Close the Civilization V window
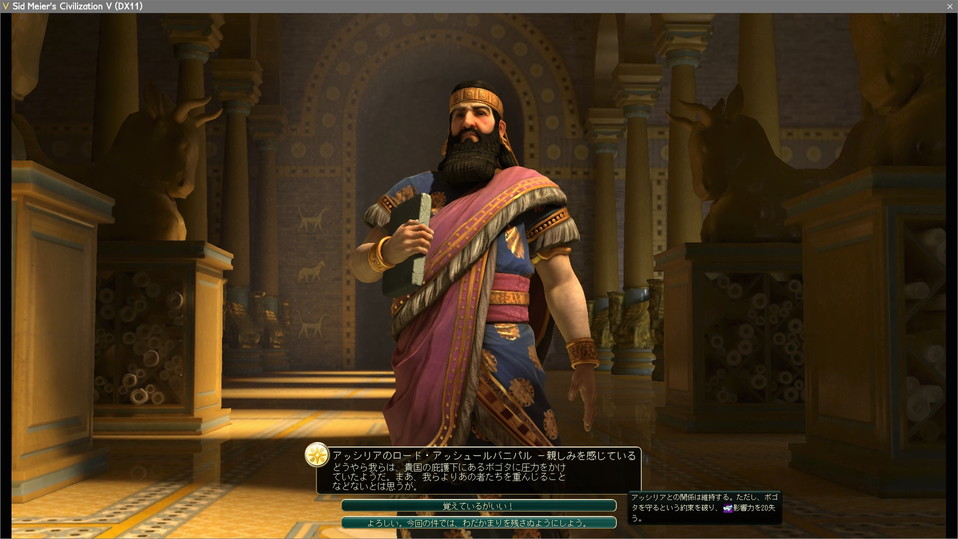 (x=949, y=6)
